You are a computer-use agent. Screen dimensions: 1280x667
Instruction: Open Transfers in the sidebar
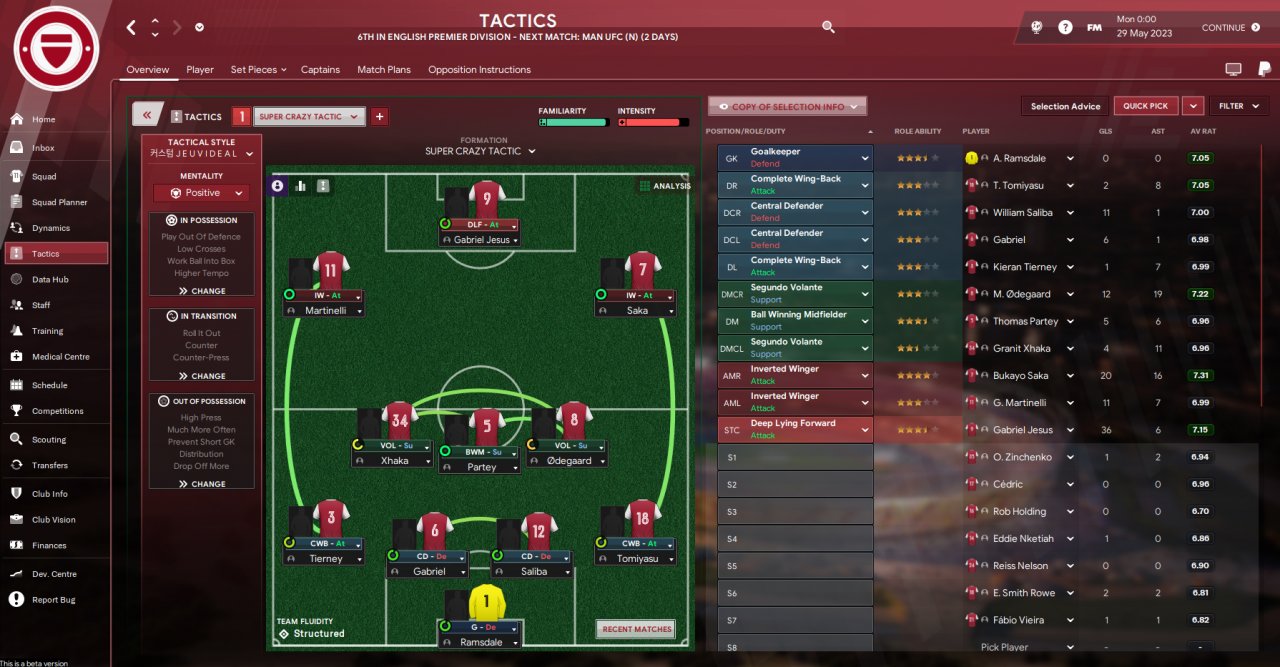(x=49, y=465)
